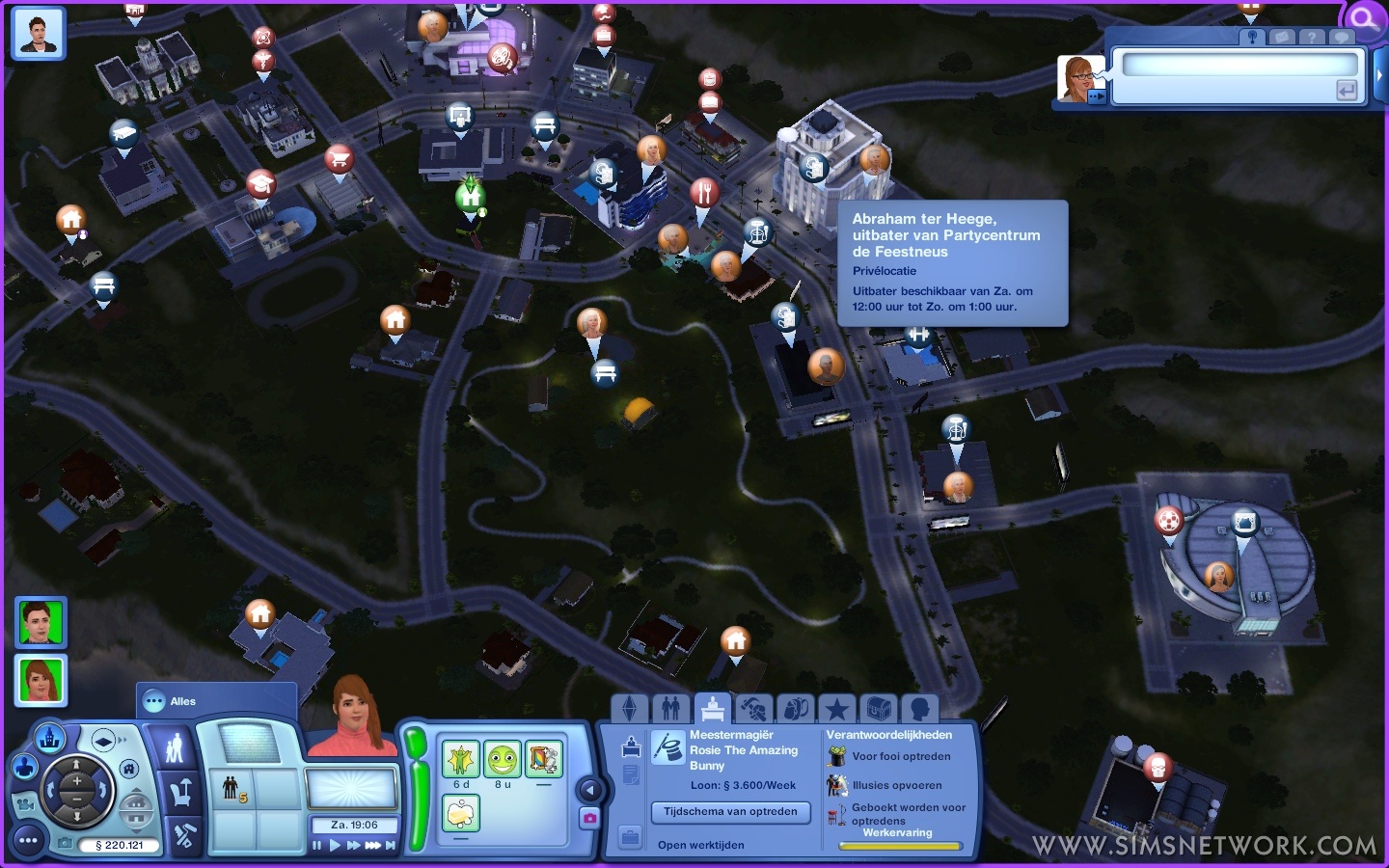This screenshot has width=1389, height=868.
Task: Select the green active home map tag
Action: click(470, 197)
